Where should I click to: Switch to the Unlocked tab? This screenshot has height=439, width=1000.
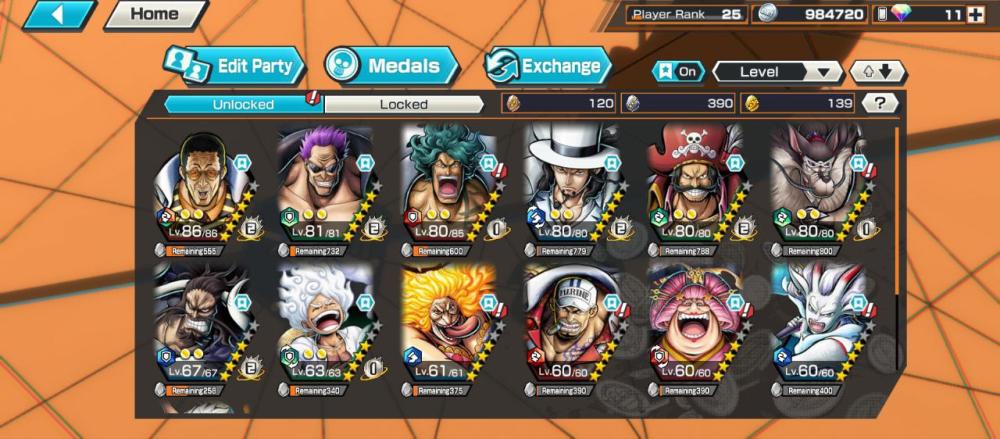[x=243, y=104]
